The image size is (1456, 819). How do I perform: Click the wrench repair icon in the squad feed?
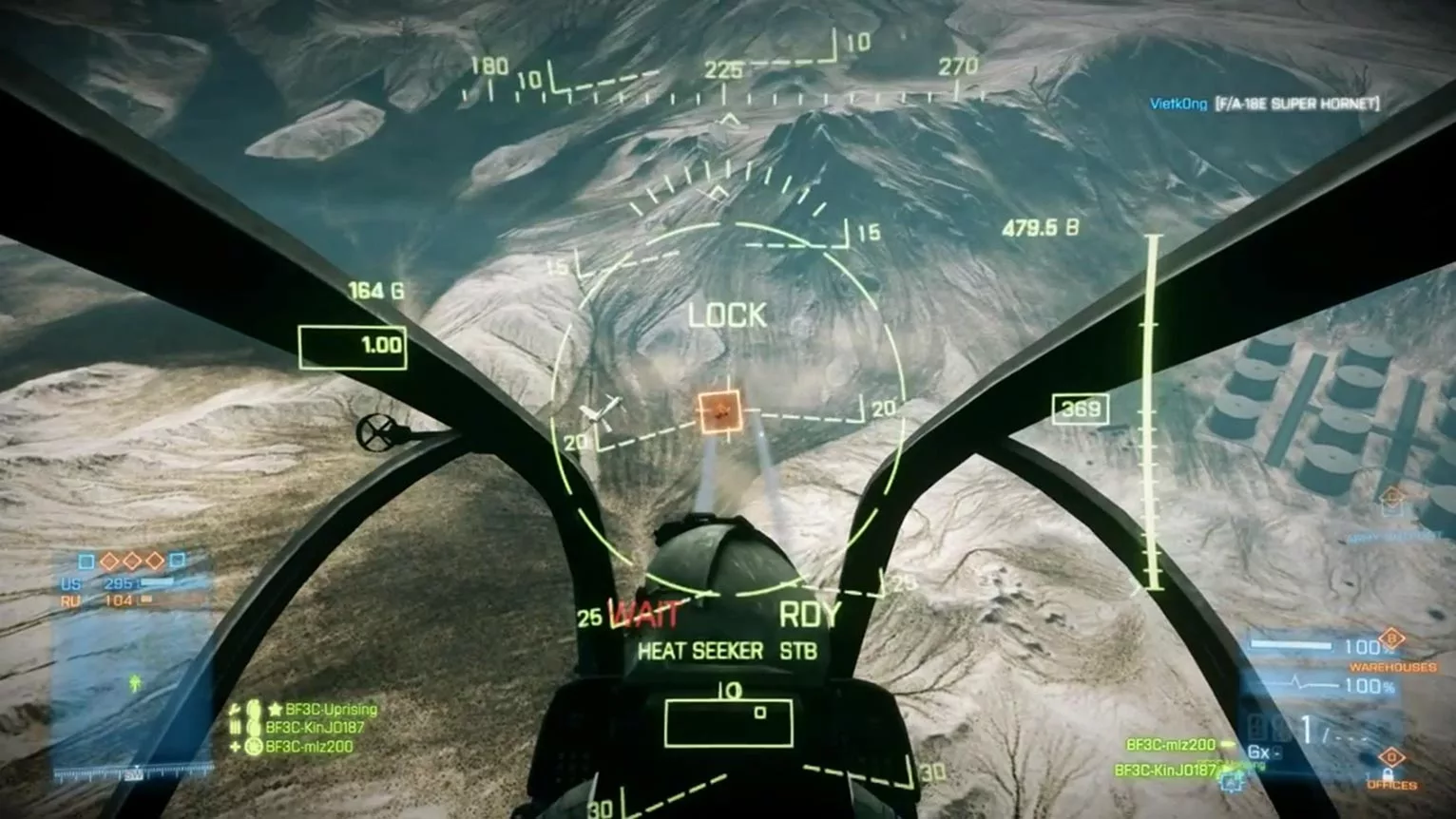coord(234,709)
